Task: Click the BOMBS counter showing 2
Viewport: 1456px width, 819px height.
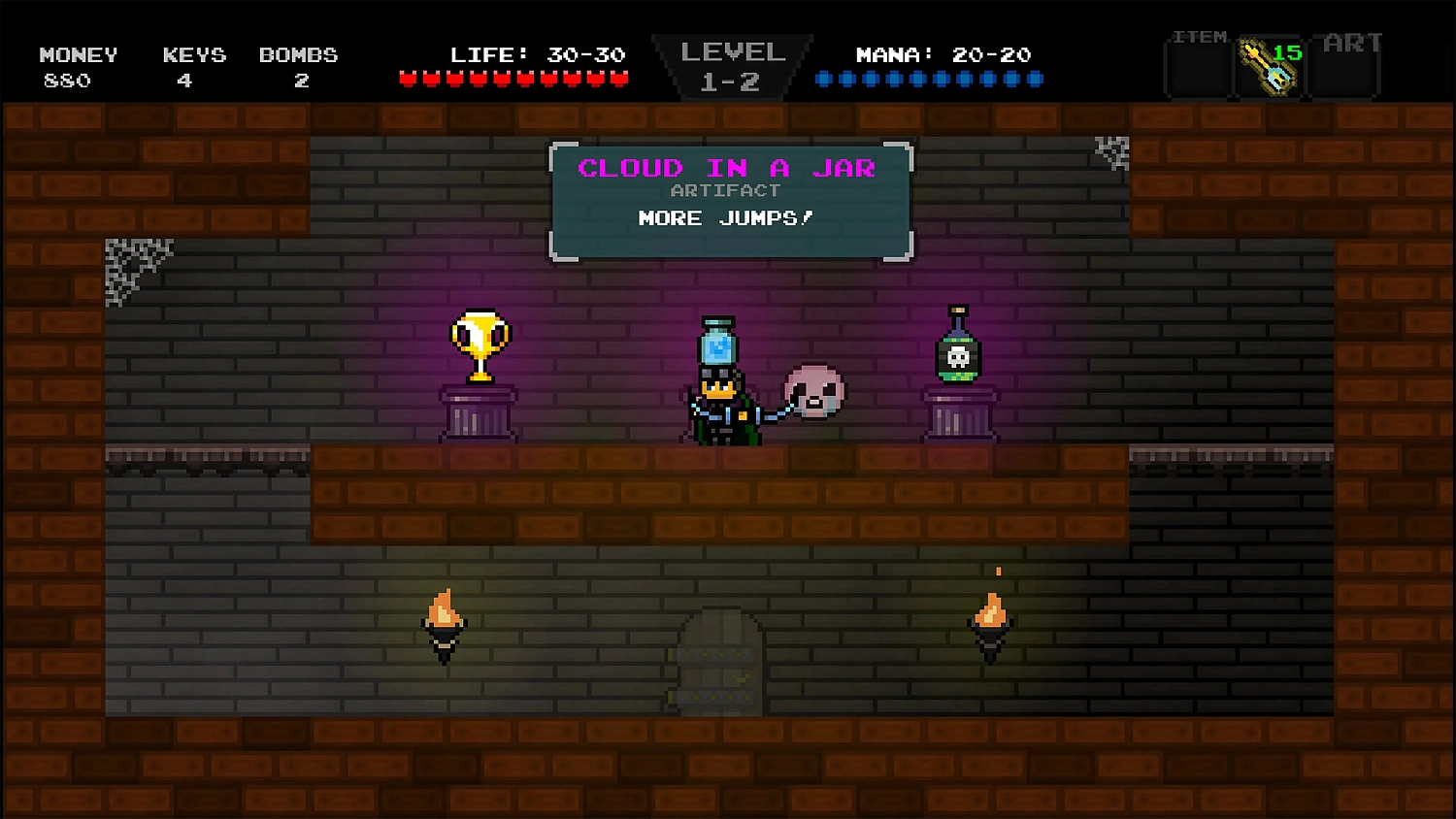Action: (x=298, y=66)
